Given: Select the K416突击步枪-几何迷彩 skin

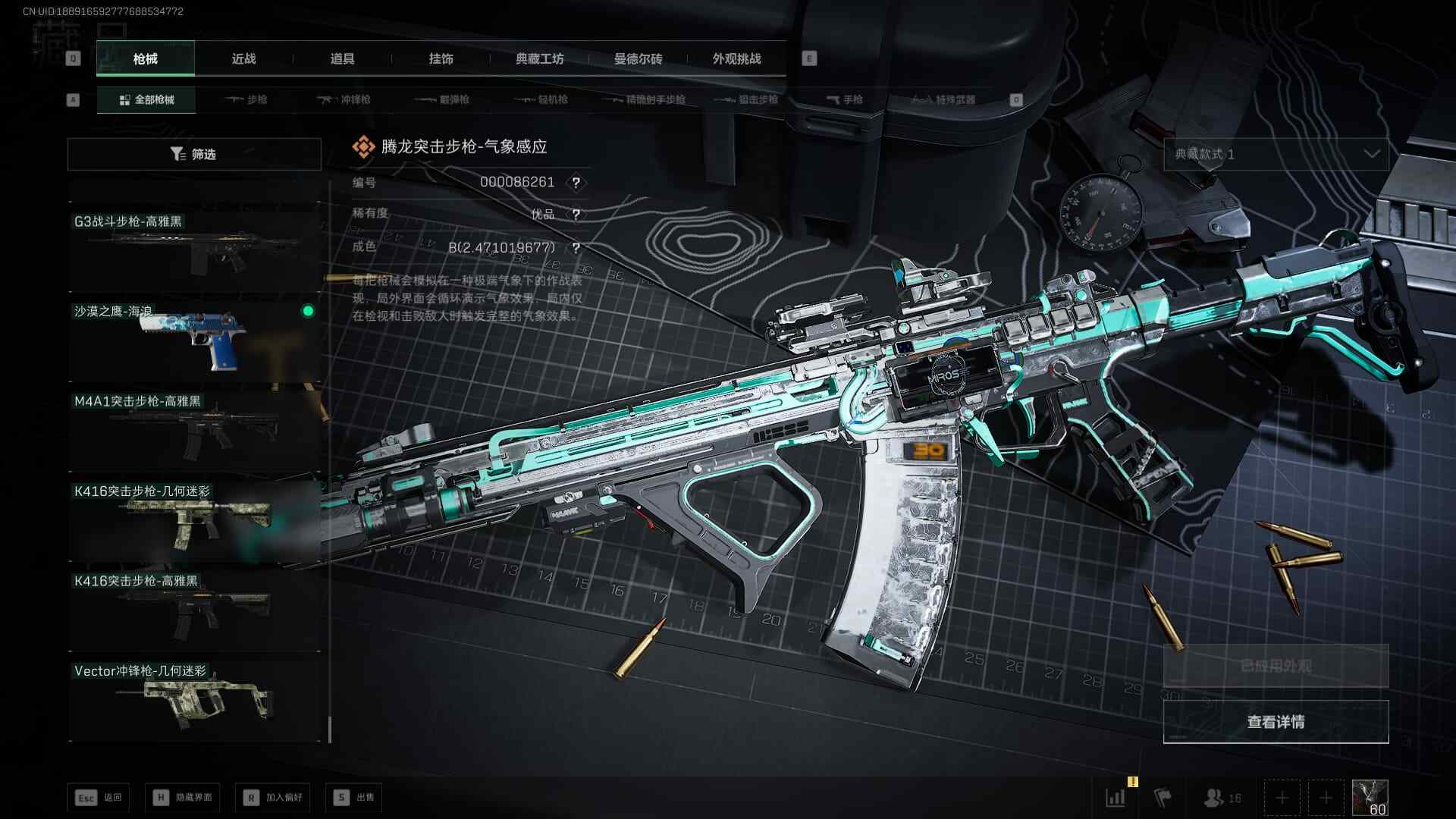Looking at the screenshot, I should [194, 519].
